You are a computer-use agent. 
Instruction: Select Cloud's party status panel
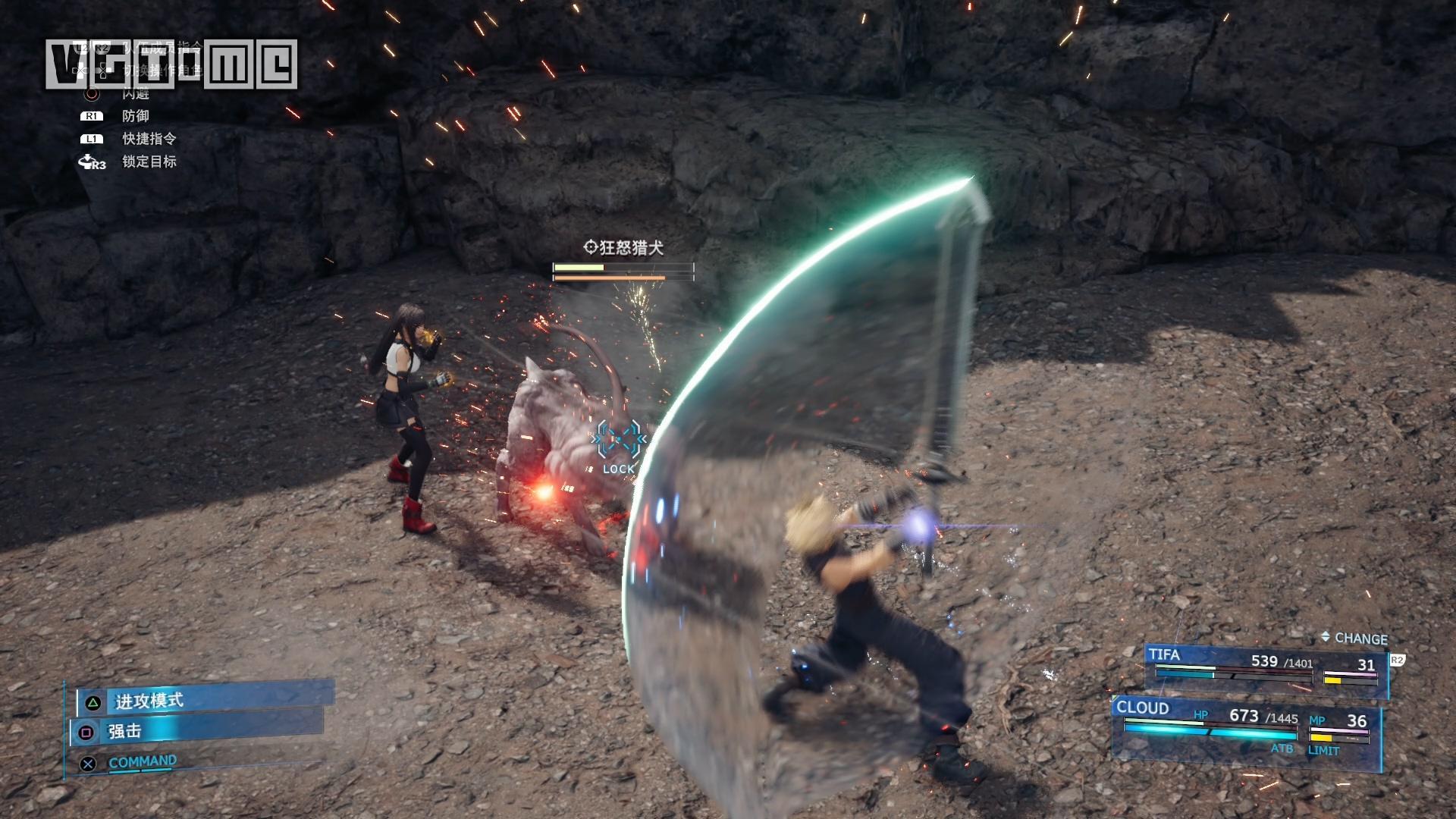coord(1245,727)
